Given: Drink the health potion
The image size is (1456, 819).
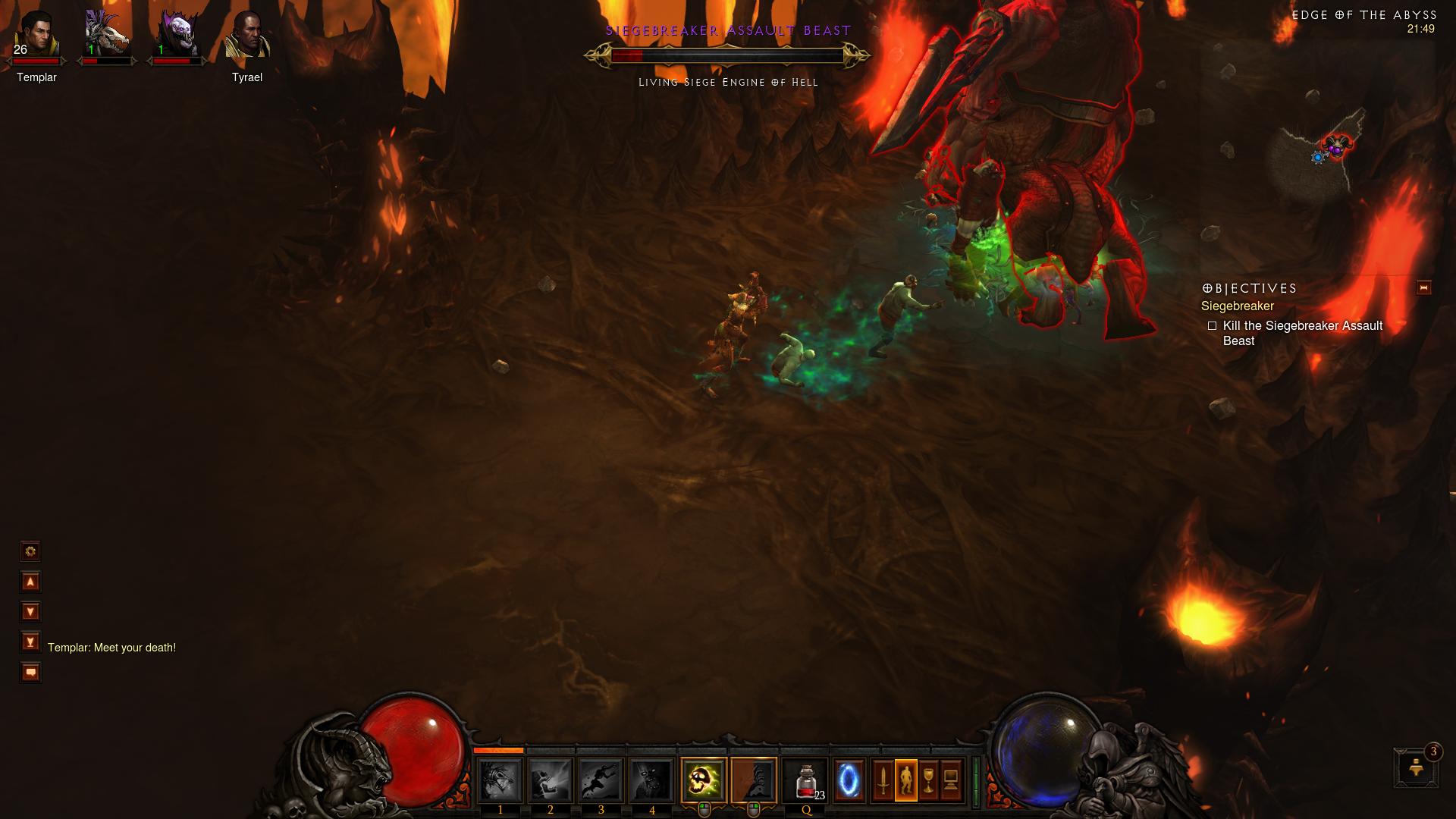Looking at the screenshot, I should point(805,780).
